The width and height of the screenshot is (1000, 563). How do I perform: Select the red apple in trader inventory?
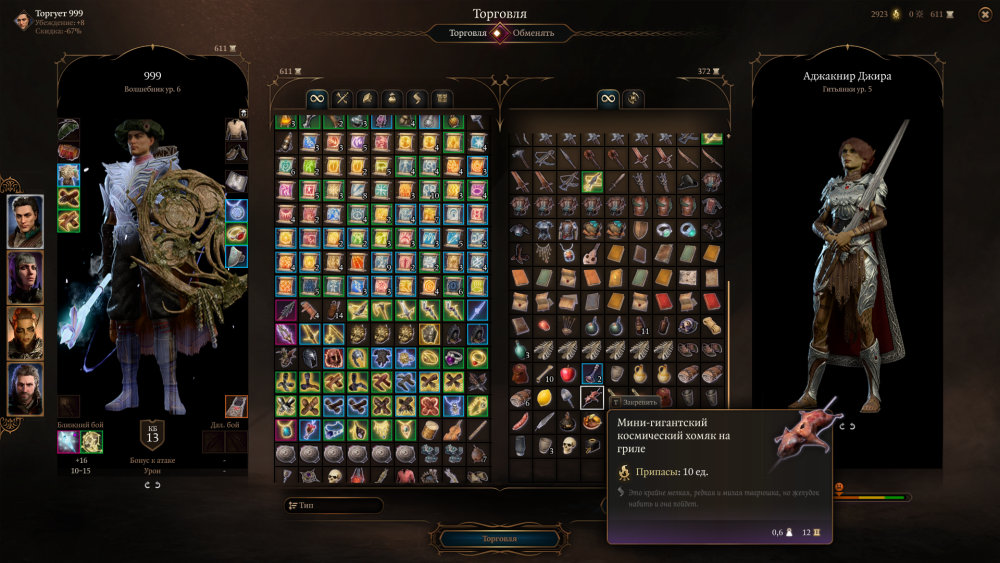568,374
